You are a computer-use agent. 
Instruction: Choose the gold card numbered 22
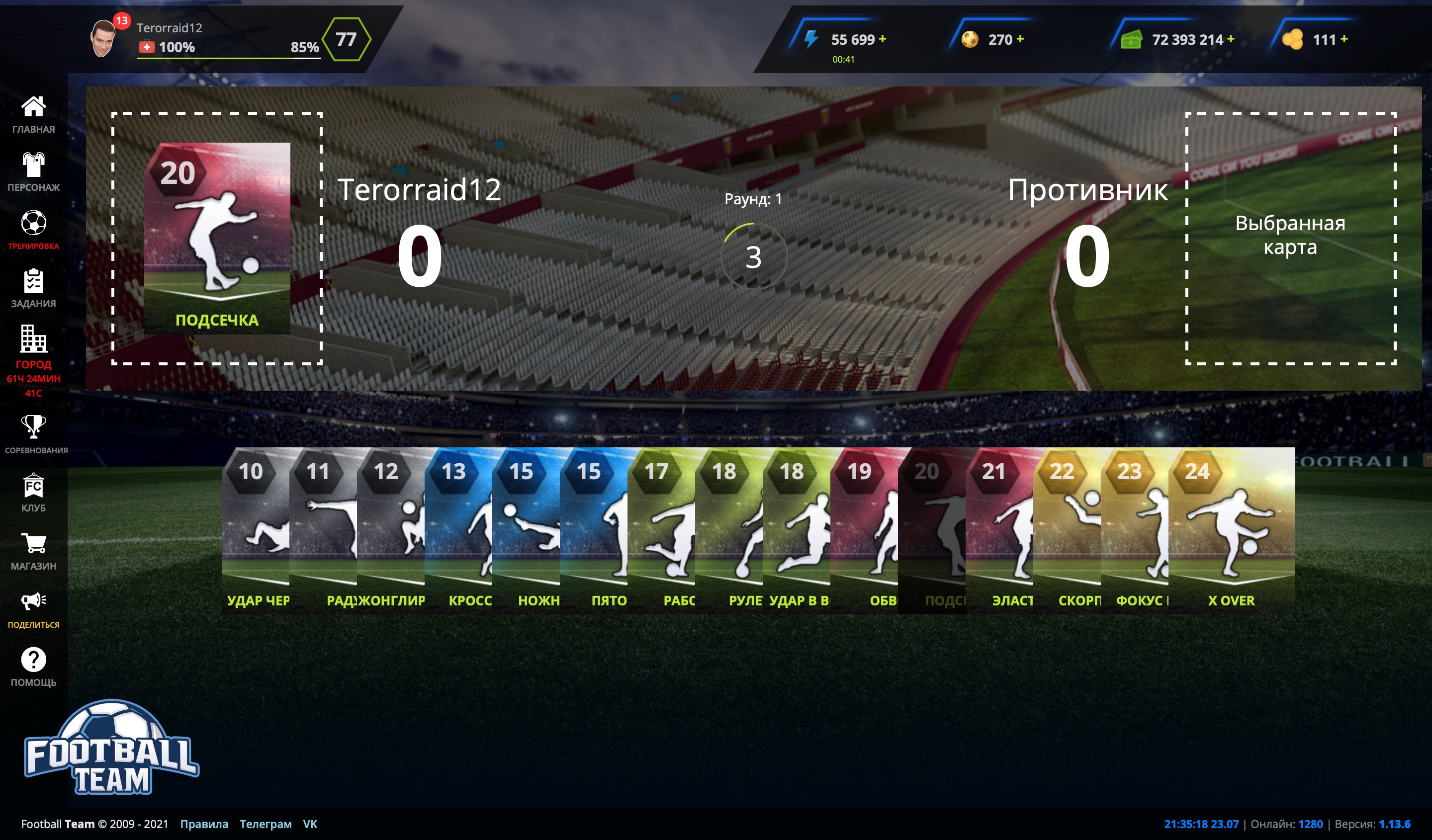point(1067,529)
